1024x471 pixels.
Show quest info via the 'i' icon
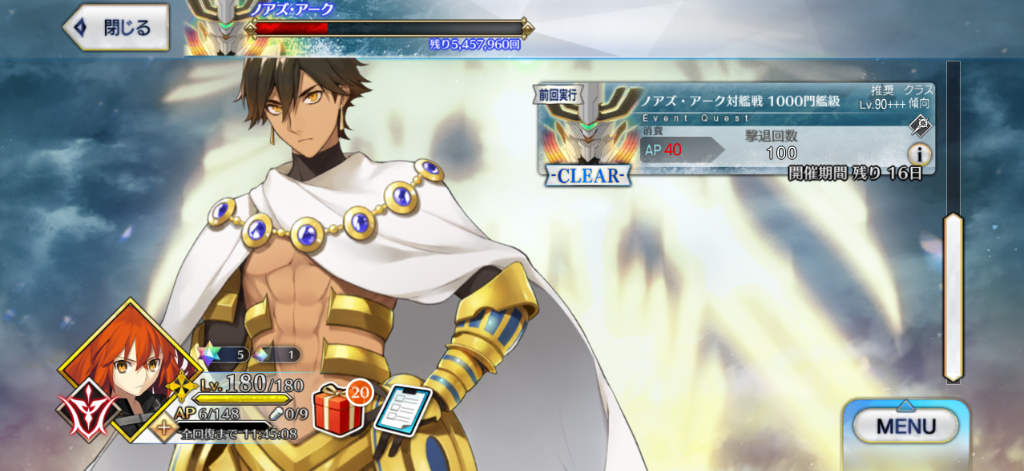(x=919, y=154)
